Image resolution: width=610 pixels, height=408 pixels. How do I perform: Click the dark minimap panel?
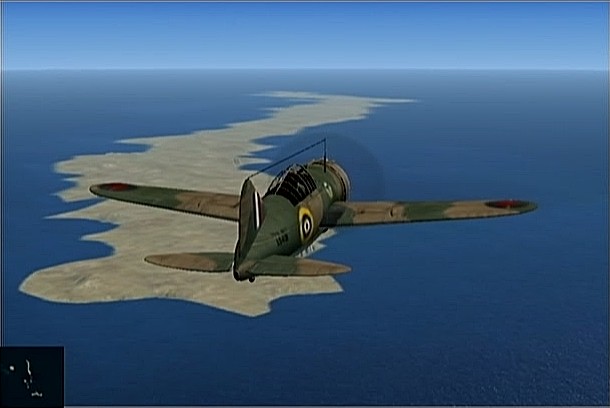(32, 376)
